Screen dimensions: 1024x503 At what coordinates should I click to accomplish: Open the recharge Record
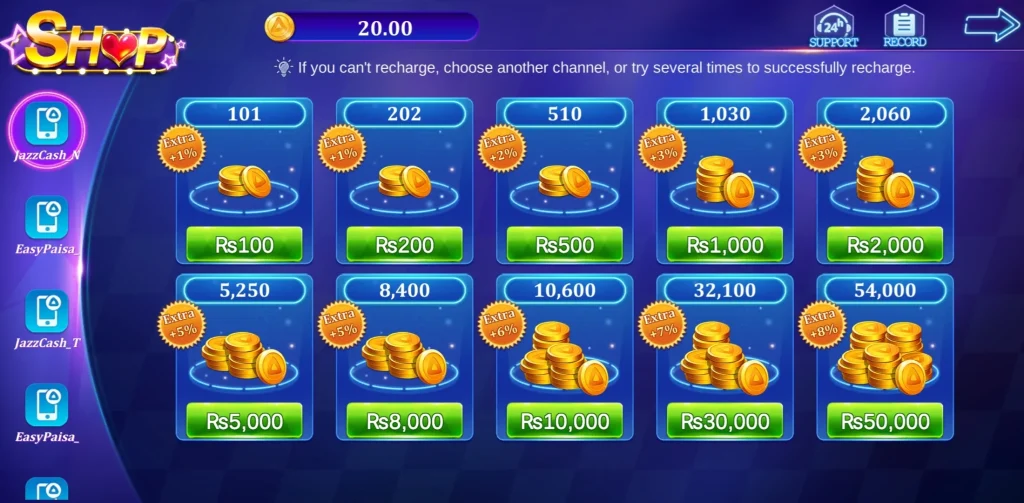click(904, 27)
